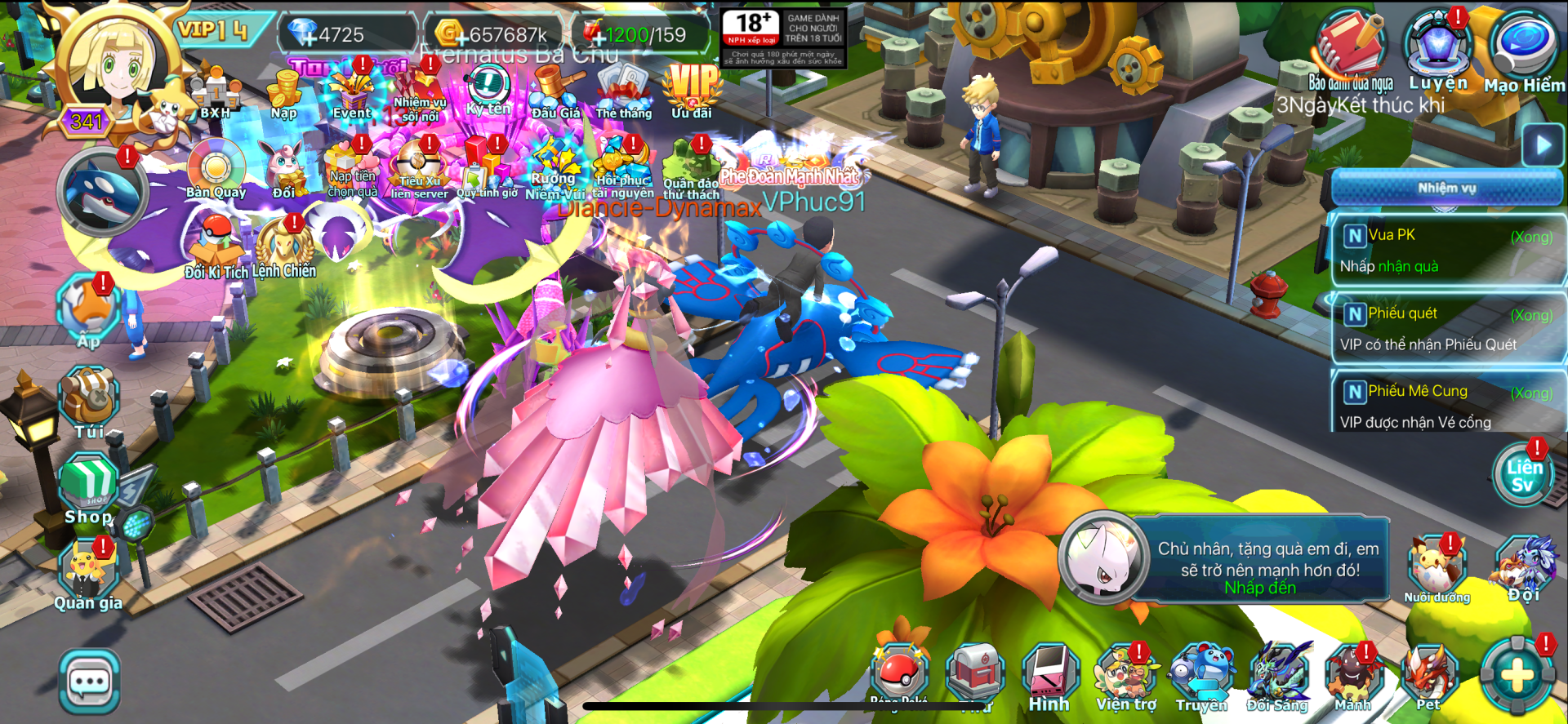The width and height of the screenshot is (1568, 724).
Task: Click the Nhấp đến gift prompt link
Action: tap(1260, 588)
